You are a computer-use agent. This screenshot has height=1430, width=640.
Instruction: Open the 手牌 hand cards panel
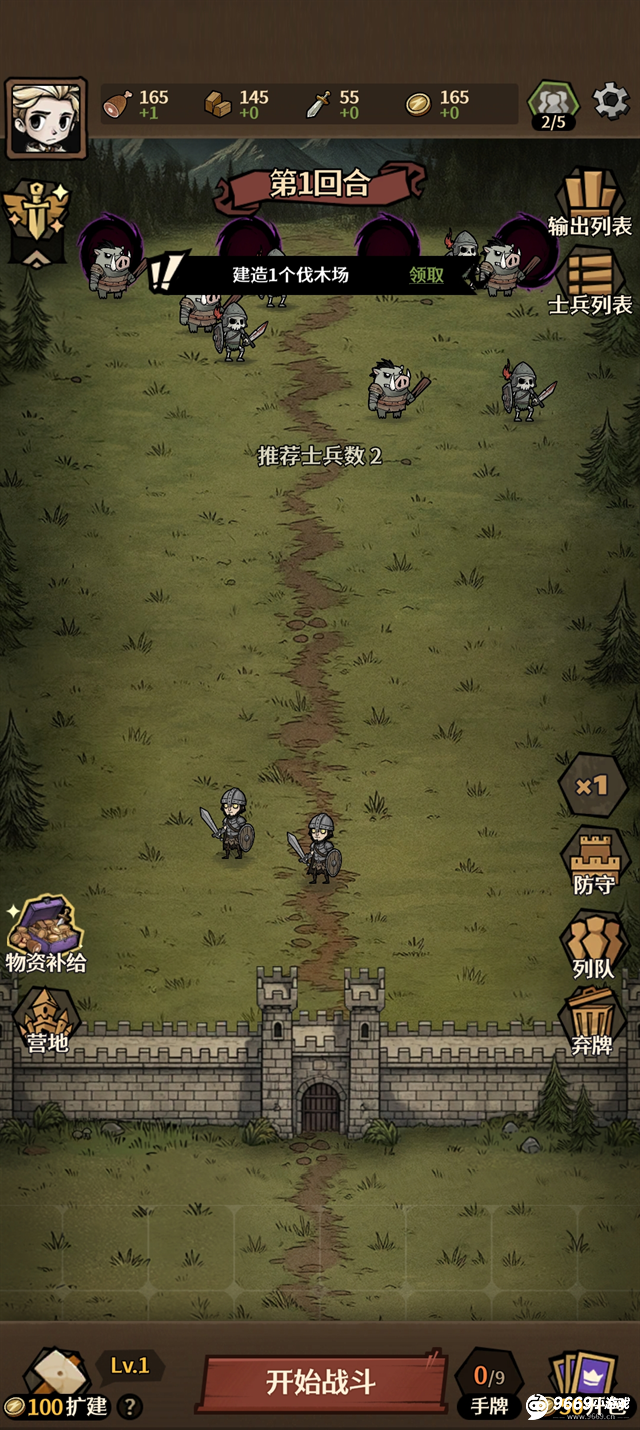click(489, 1385)
